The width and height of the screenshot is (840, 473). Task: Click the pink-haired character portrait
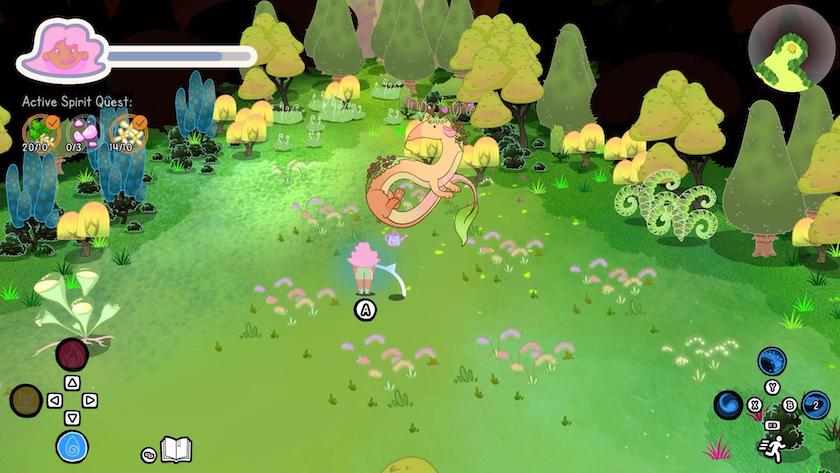click(61, 52)
